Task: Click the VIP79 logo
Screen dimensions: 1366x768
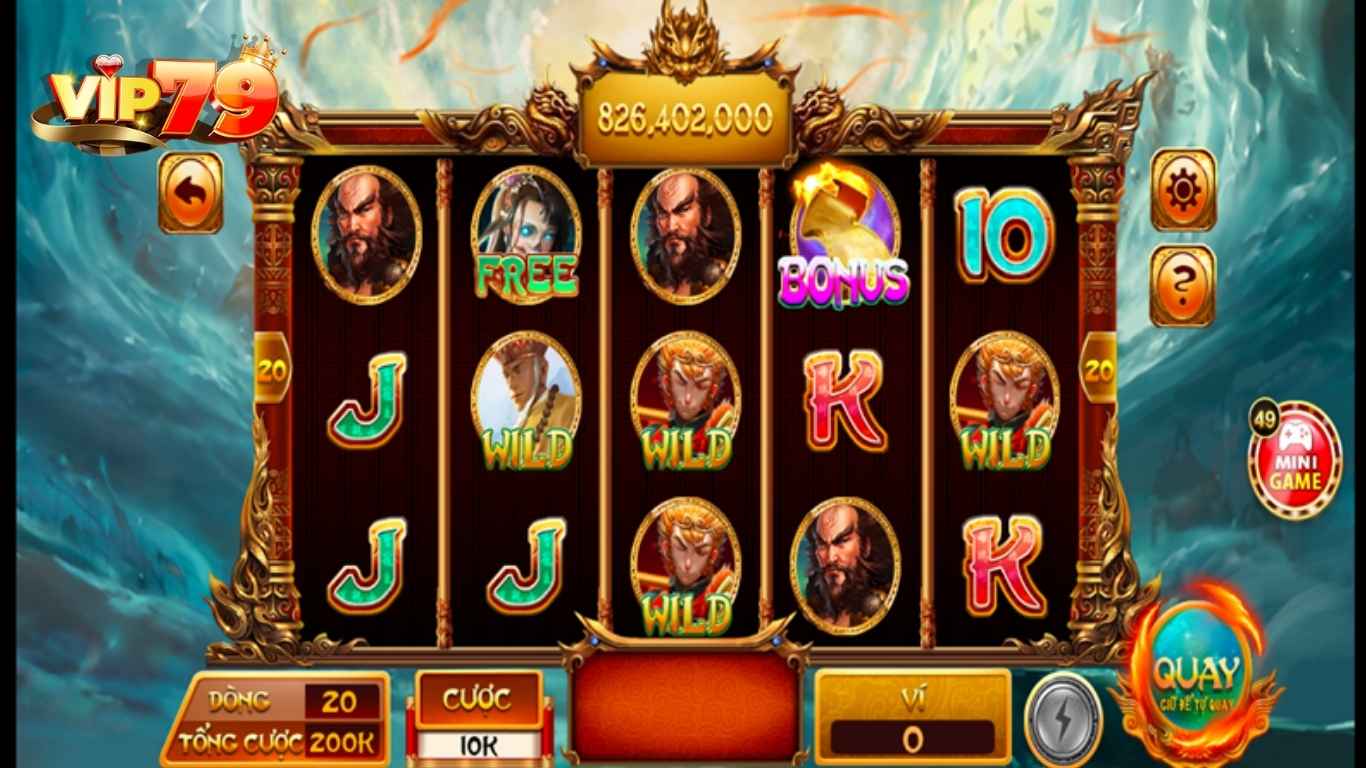Action: click(158, 97)
